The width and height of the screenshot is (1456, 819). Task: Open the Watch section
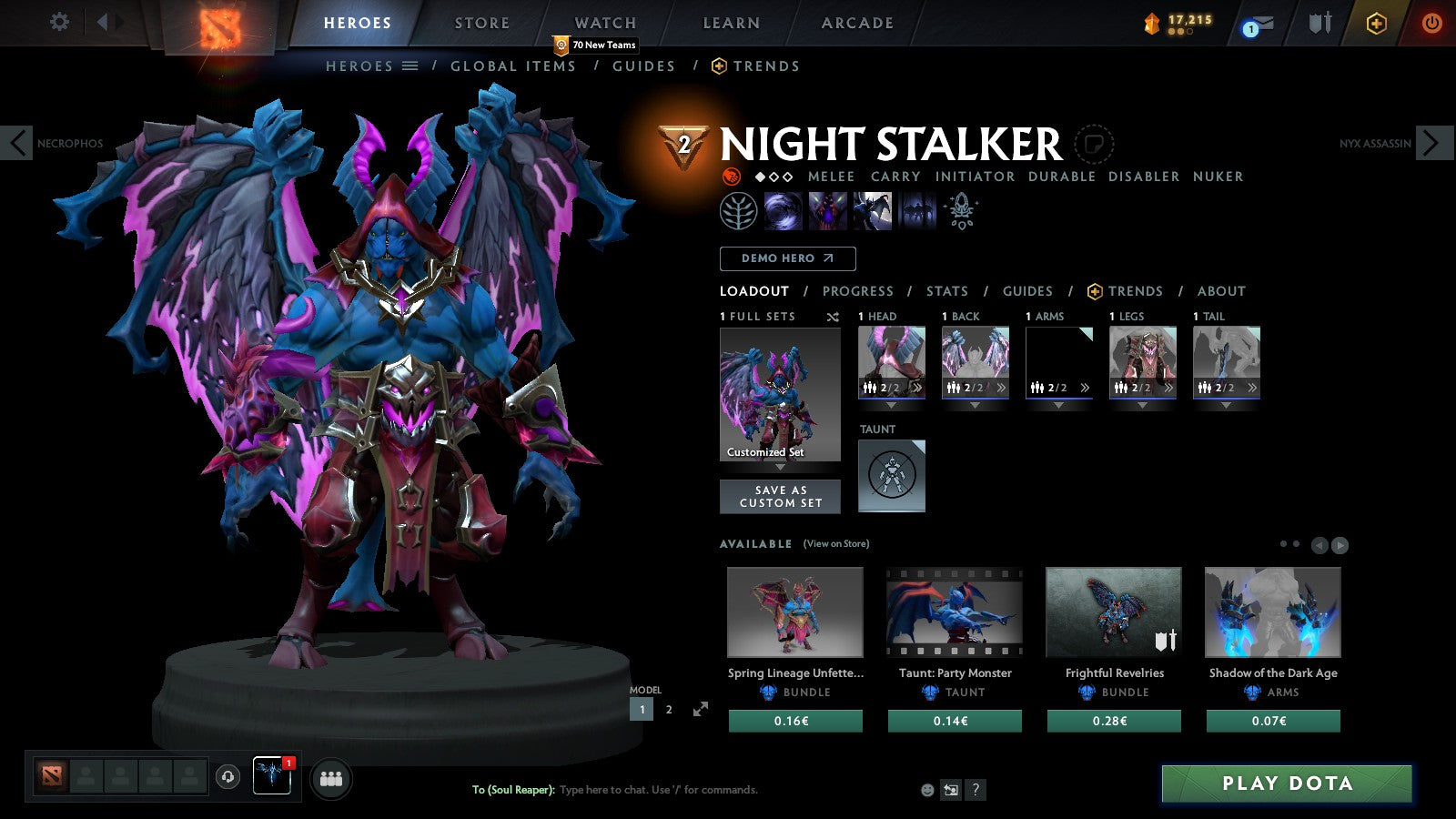pos(605,23)
